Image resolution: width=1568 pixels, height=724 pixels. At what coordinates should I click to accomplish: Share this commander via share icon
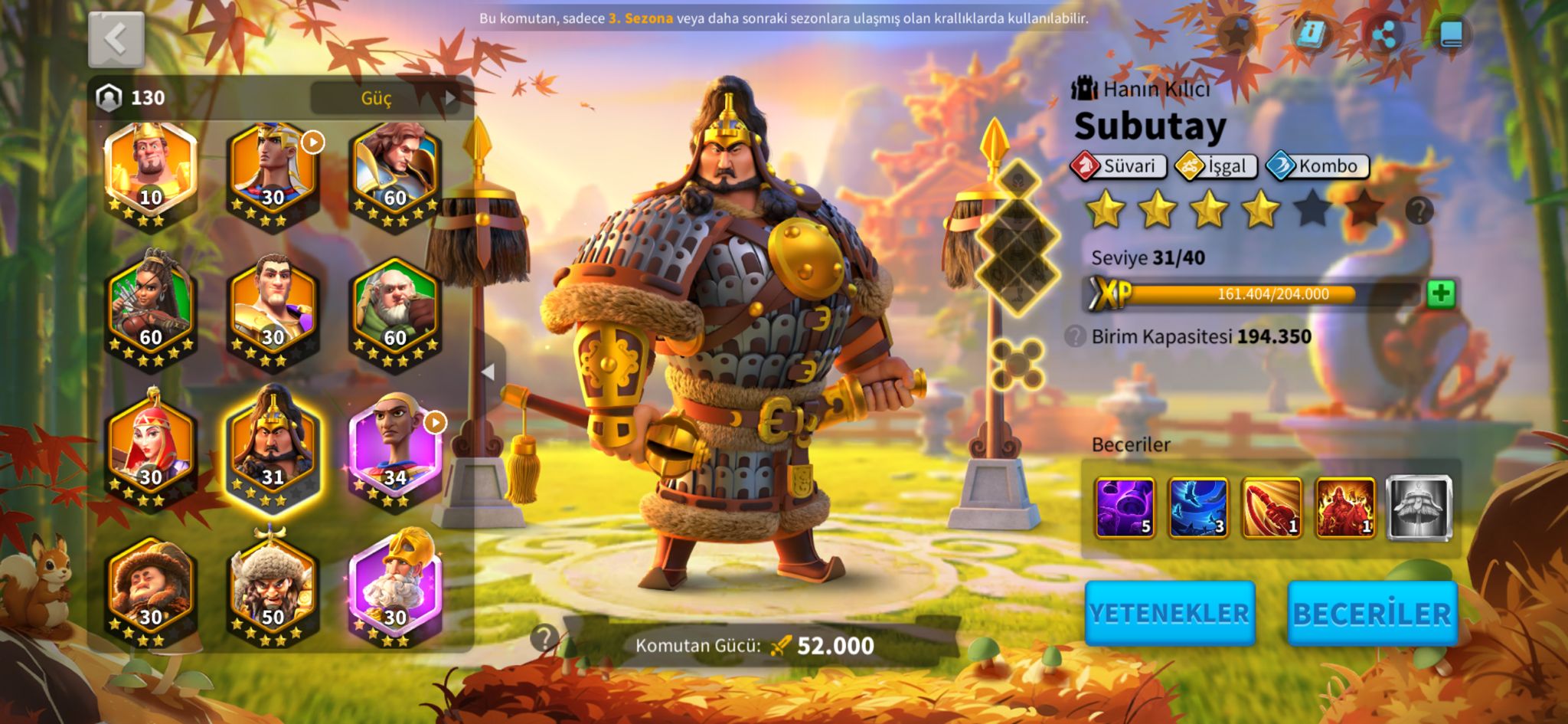click(x=1383, y=34)
